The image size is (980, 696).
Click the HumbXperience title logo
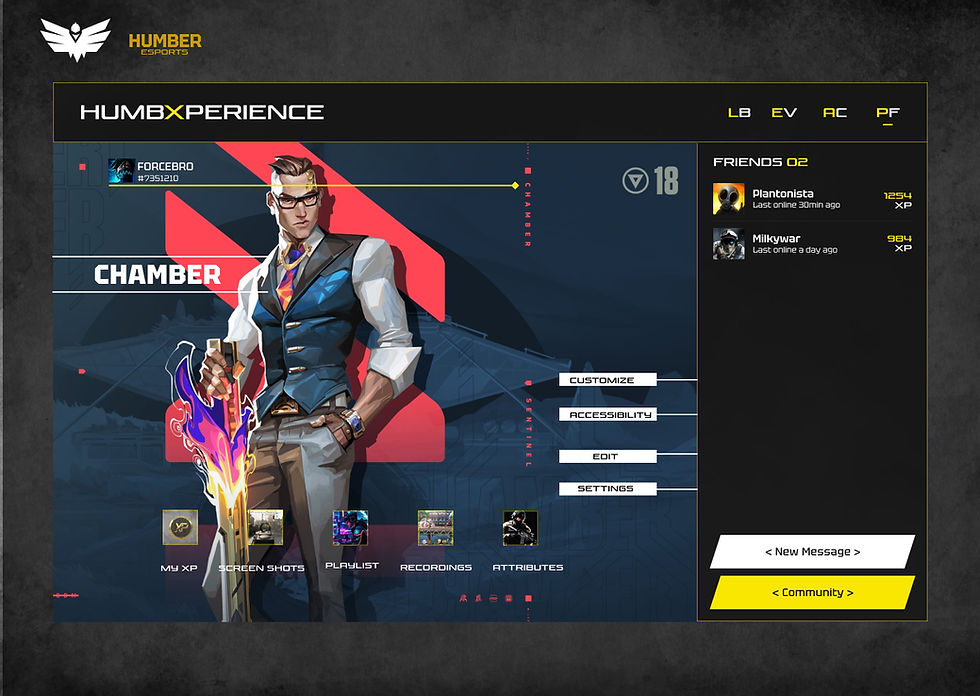click(202, 113)
